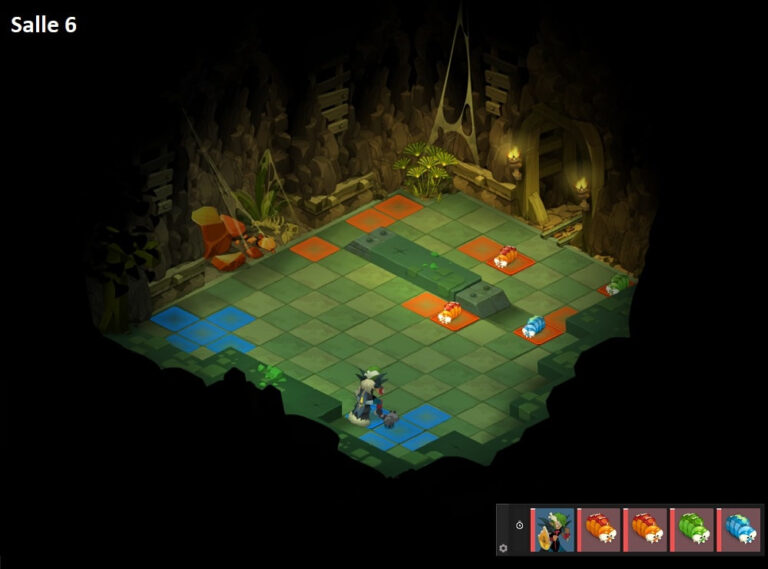The image size is (768, 569).
Task: Select the blue larva portrait in the timeline
Action: 739,529
